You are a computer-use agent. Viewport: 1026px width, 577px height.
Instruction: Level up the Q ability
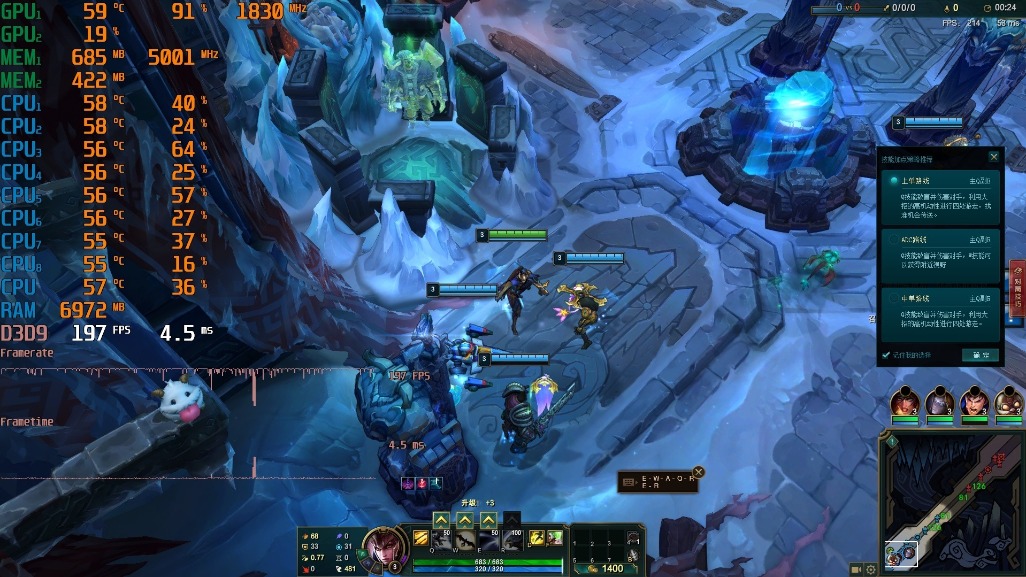click(x=440, y=520)
